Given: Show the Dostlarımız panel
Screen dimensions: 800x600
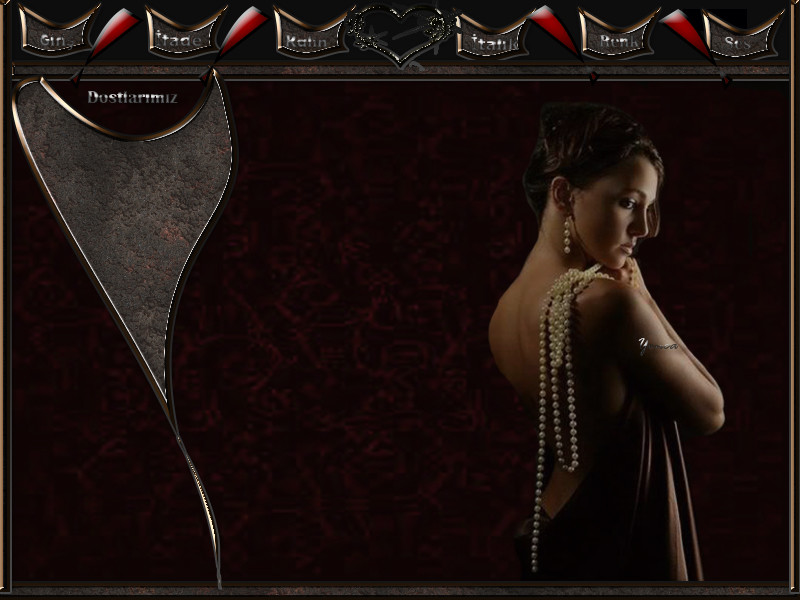Looking at the screenshot, I should (x=132, y=97).
